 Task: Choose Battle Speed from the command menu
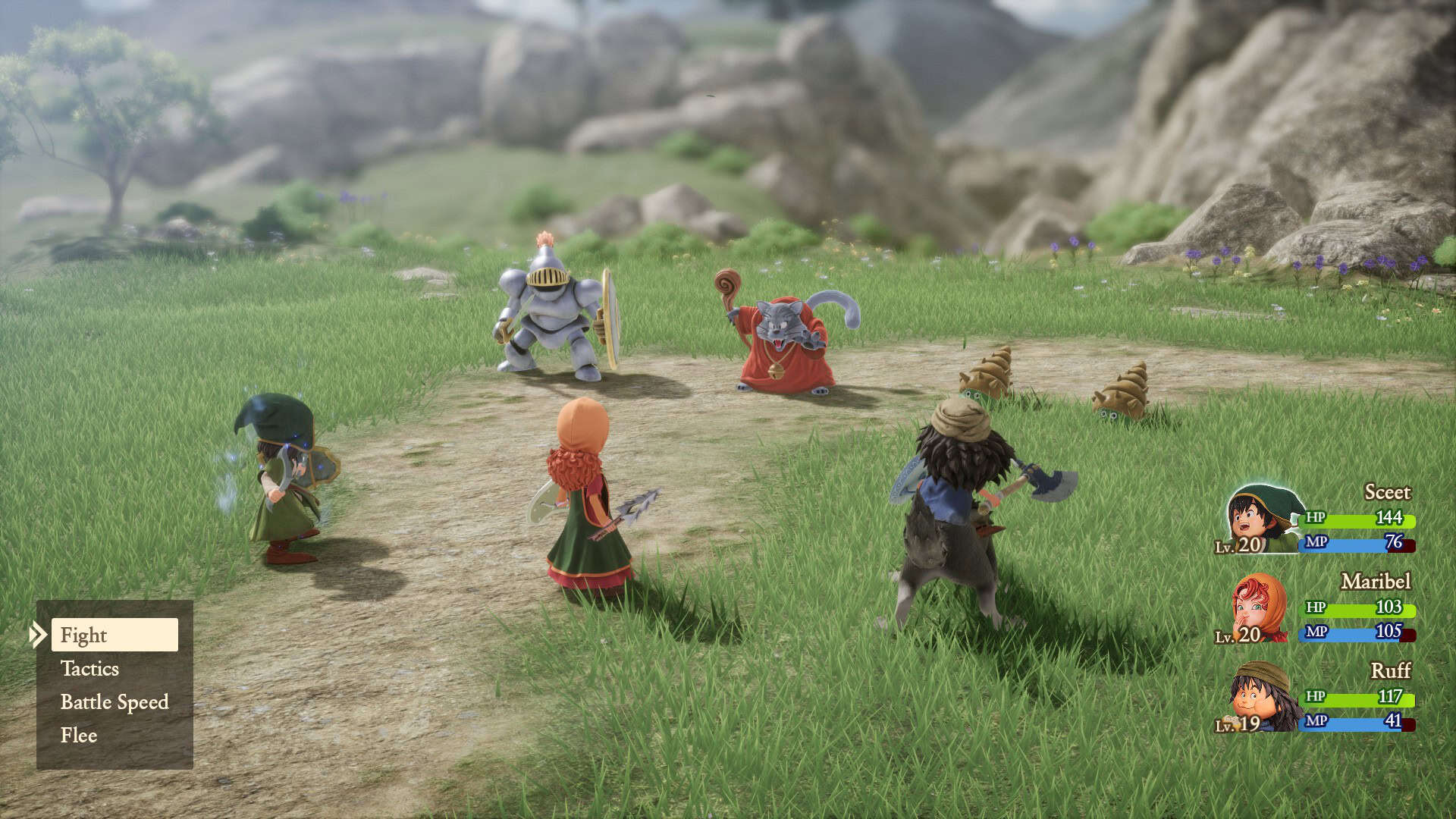(113, 702)
